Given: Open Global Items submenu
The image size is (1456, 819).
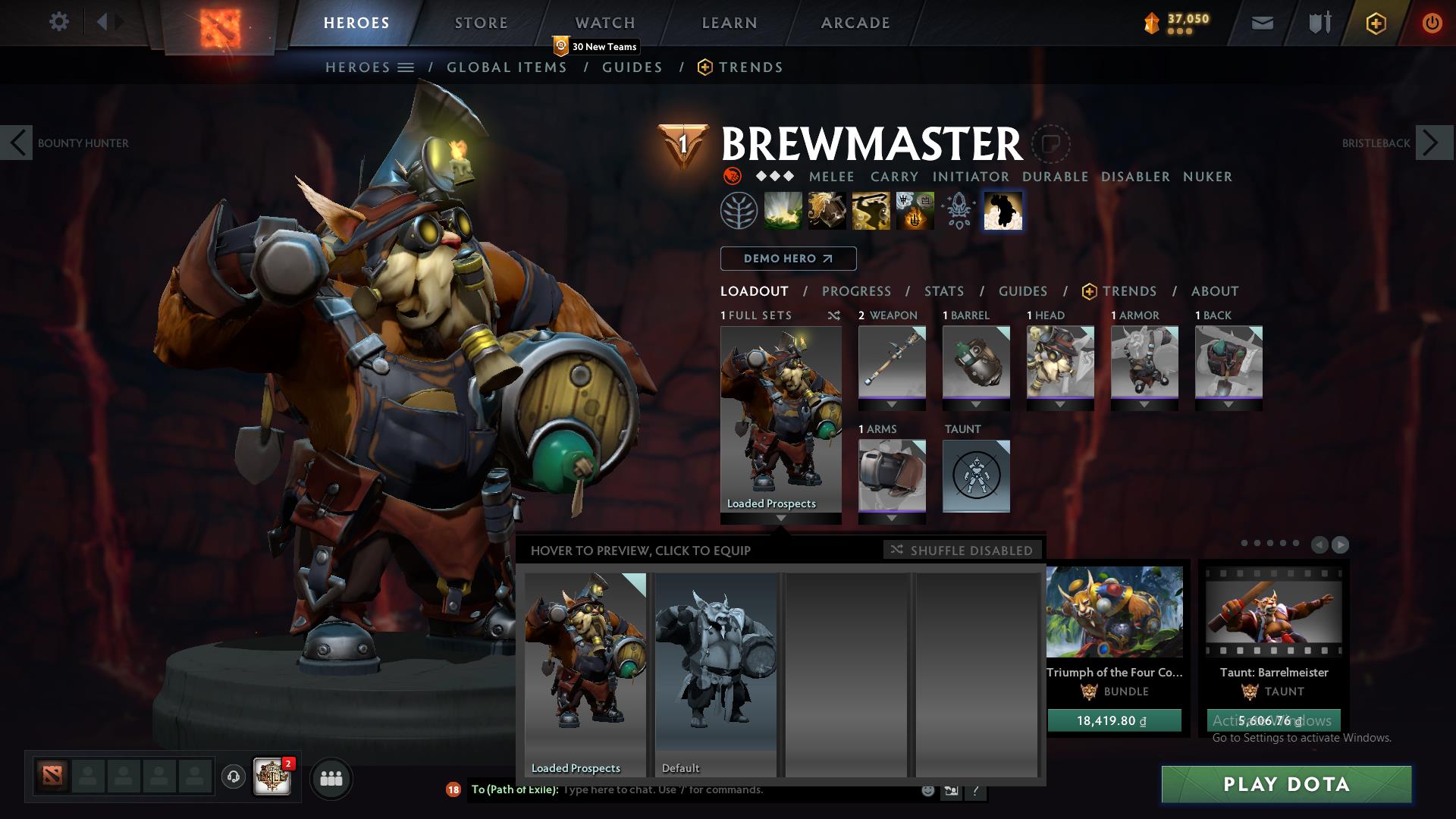Looking at the screenshot, I should 507,67.
